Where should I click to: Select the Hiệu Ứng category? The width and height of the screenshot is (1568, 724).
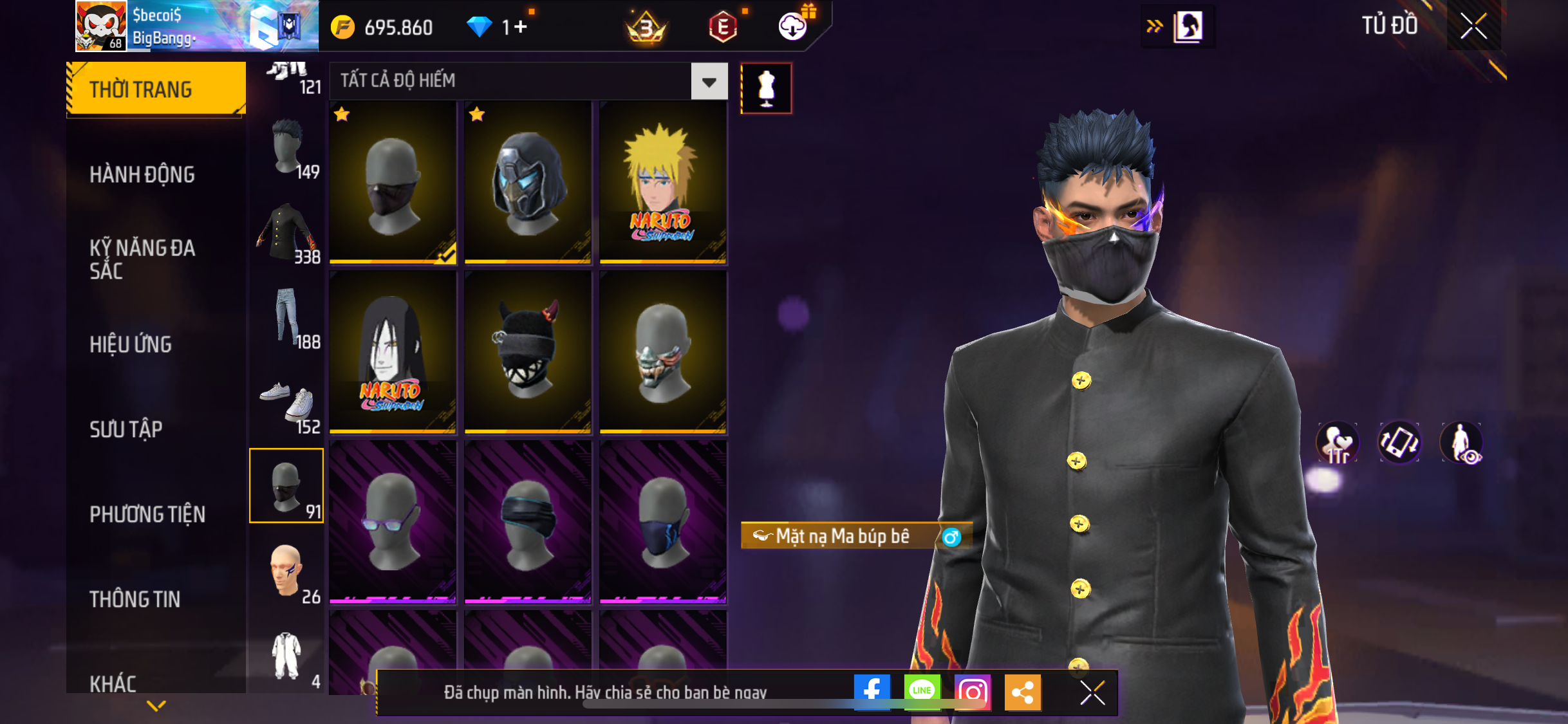coord(131,344)
